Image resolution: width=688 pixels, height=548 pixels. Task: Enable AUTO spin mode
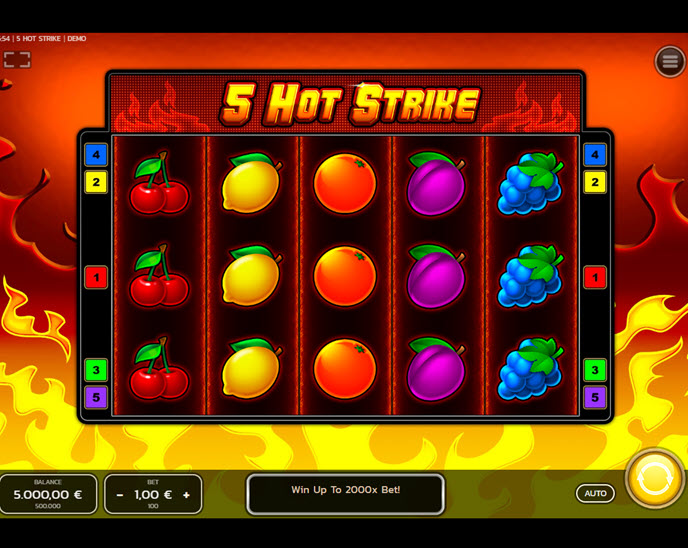click(595, 493)
